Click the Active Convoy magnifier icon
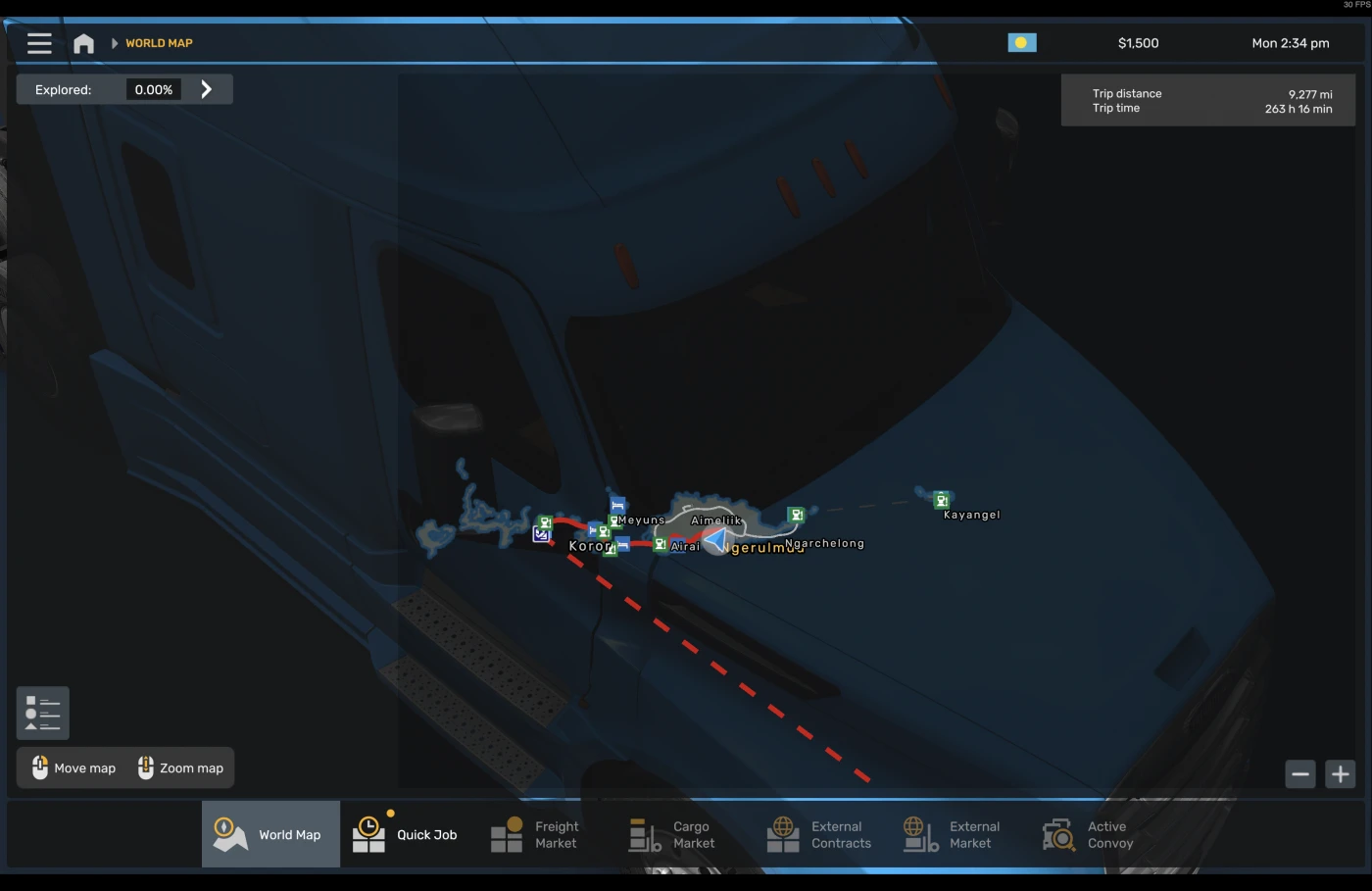 pyautogui.click(x=1058, y=834)
